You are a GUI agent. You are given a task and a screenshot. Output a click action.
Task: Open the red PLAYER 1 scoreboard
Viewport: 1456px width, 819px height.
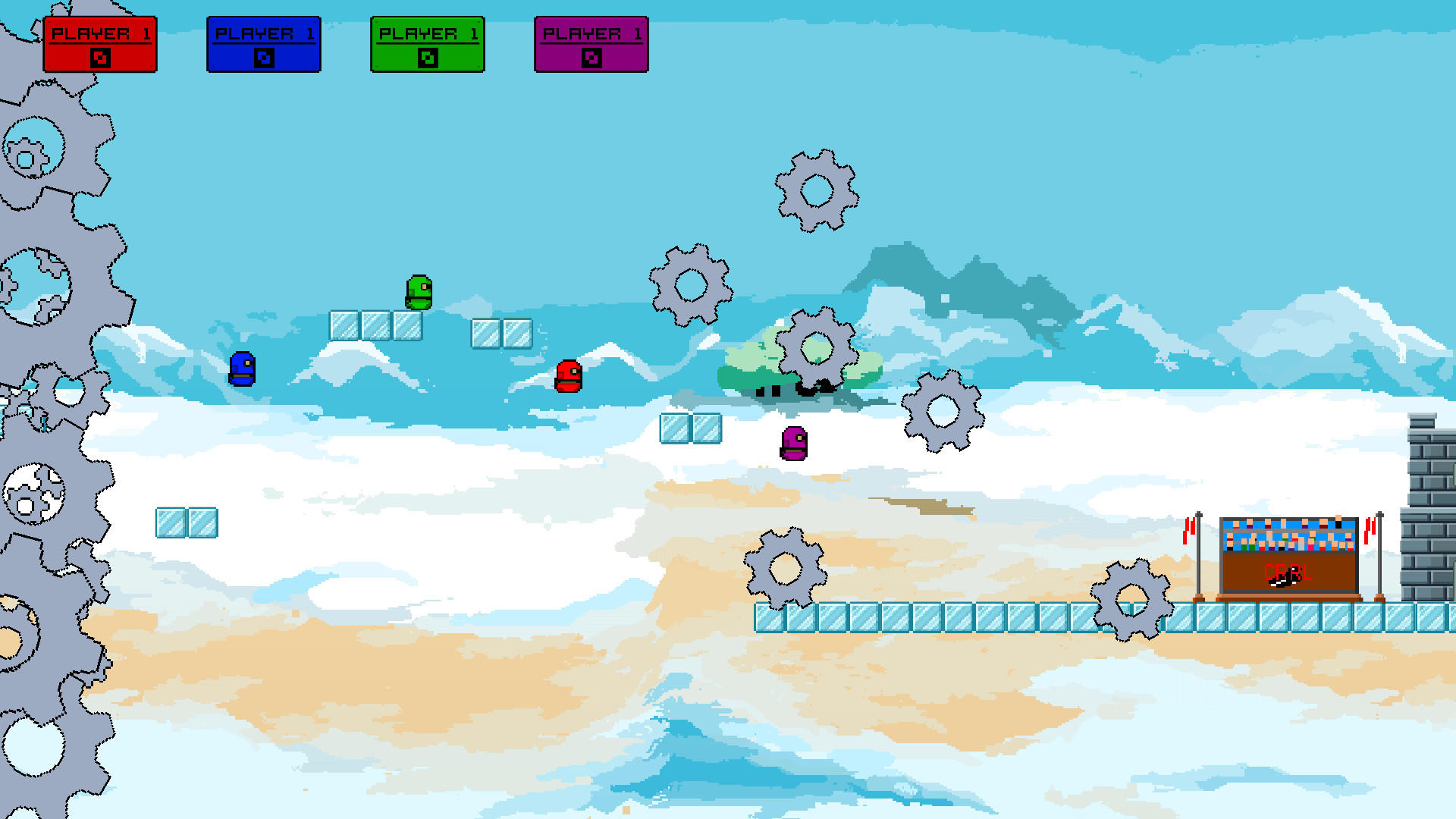click(101, 43)
